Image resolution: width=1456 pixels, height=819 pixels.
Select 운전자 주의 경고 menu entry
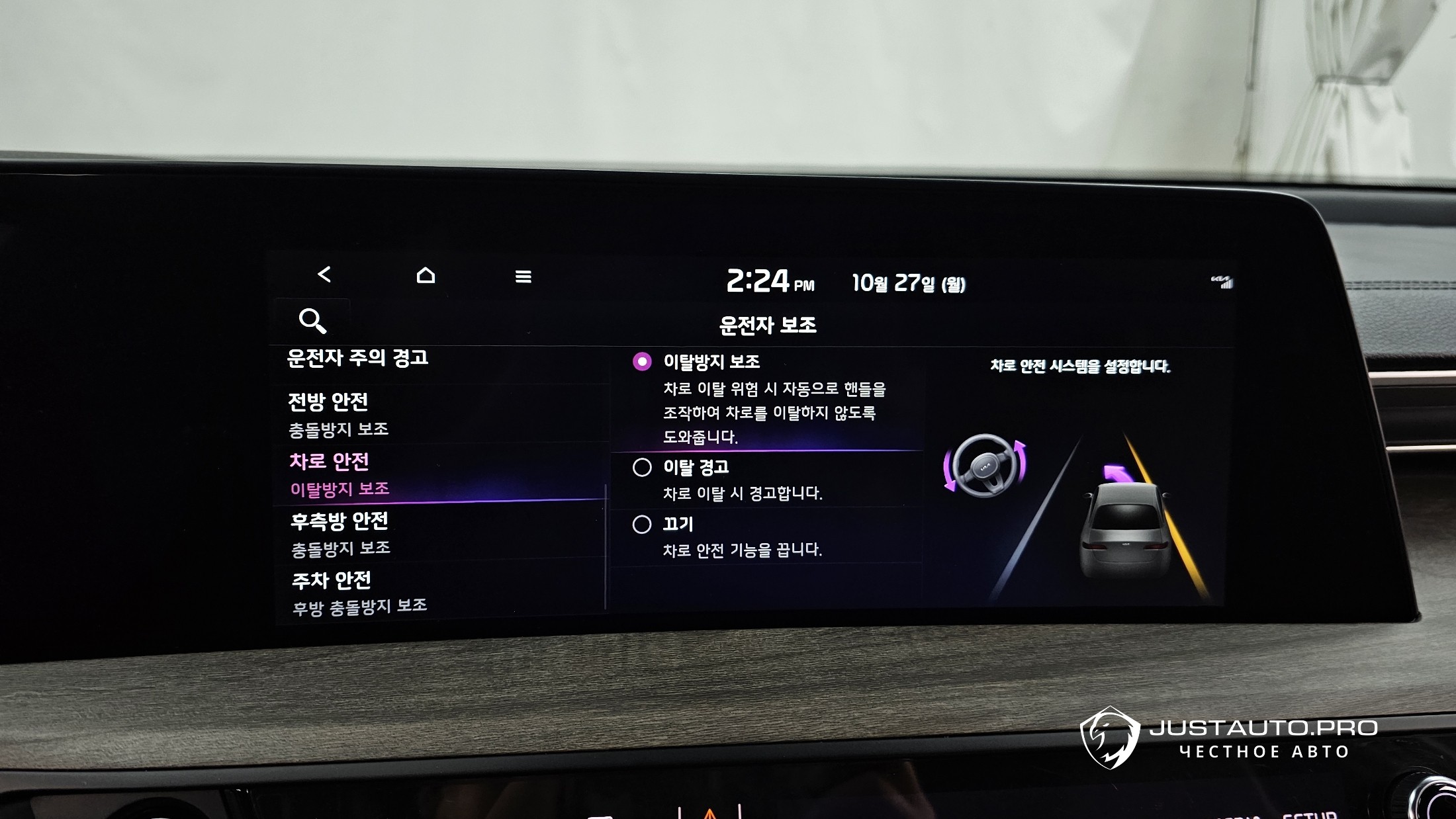pos(357,359)
